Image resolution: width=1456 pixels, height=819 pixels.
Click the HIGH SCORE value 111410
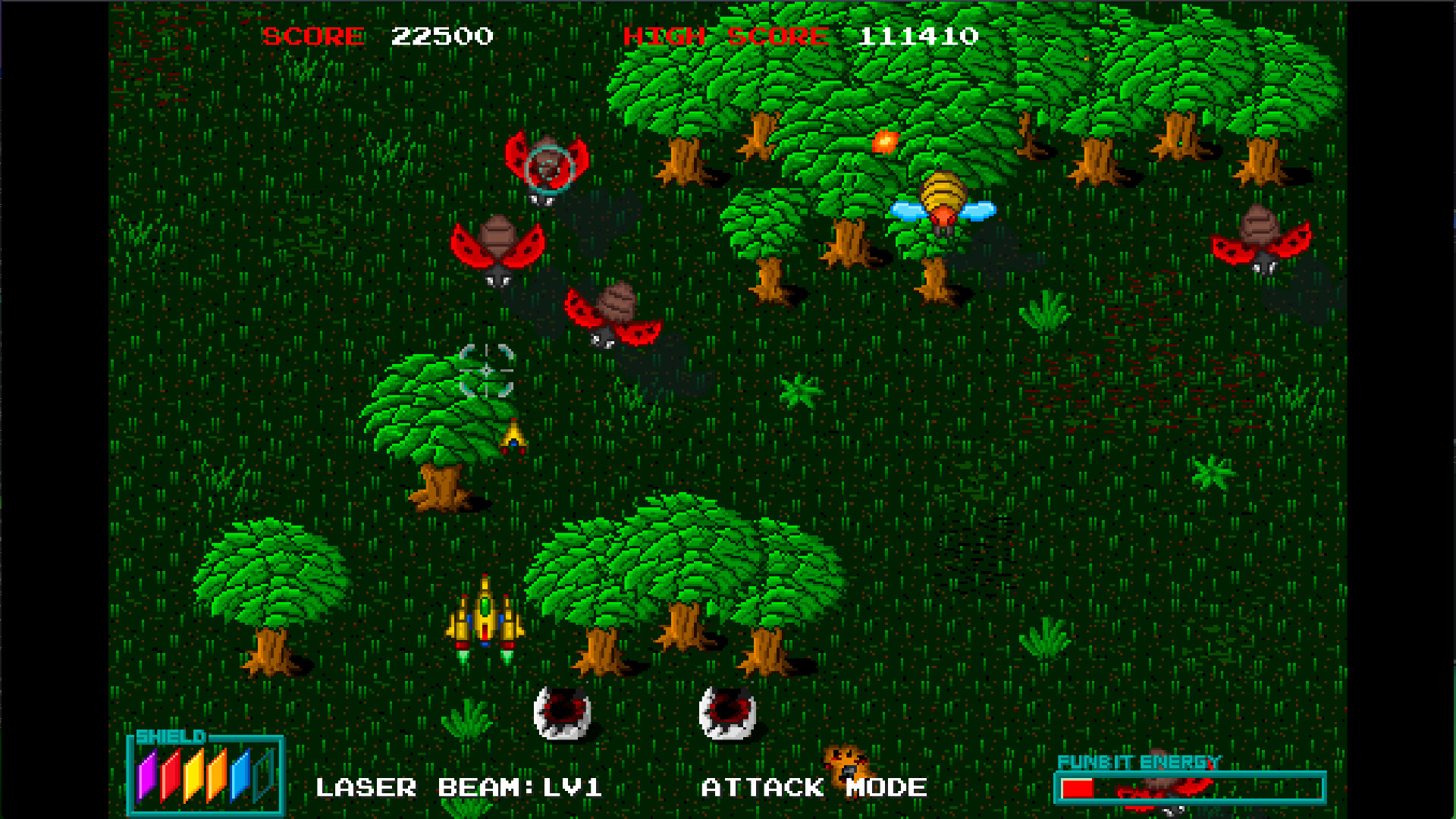pyautogui.click(x=920, y=35)
